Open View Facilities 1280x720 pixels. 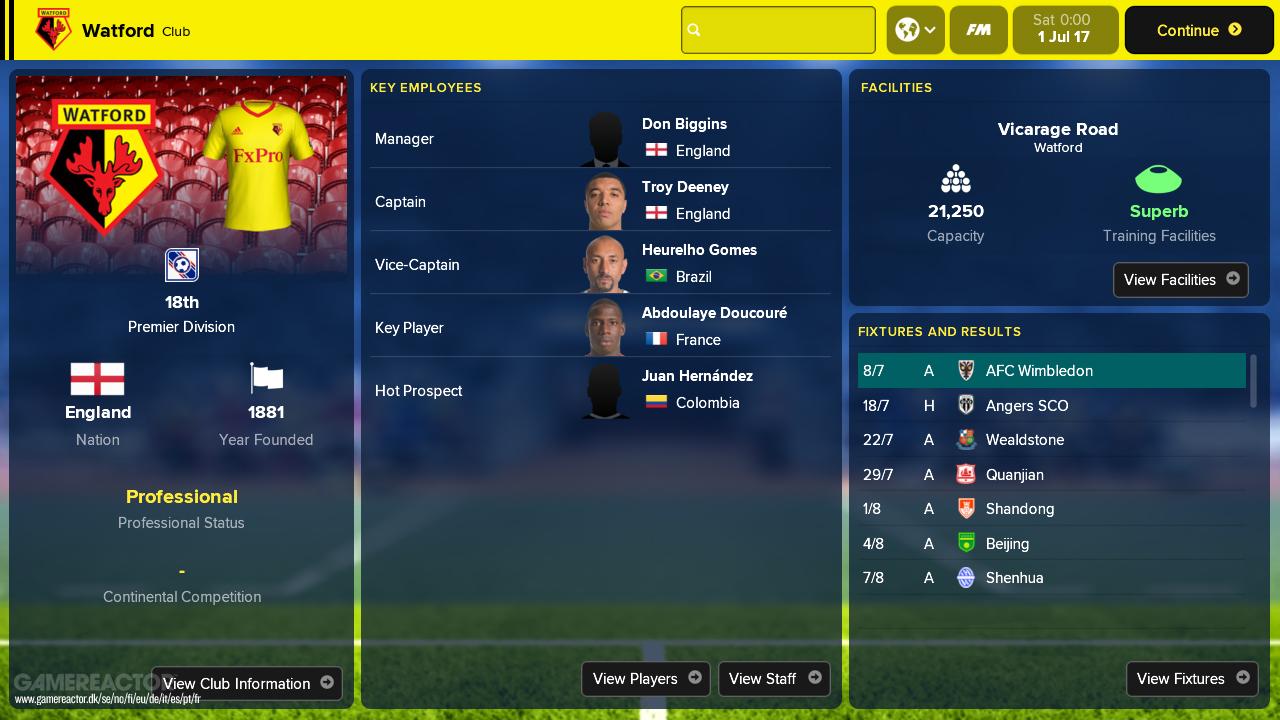click(x=1180, y=280)
